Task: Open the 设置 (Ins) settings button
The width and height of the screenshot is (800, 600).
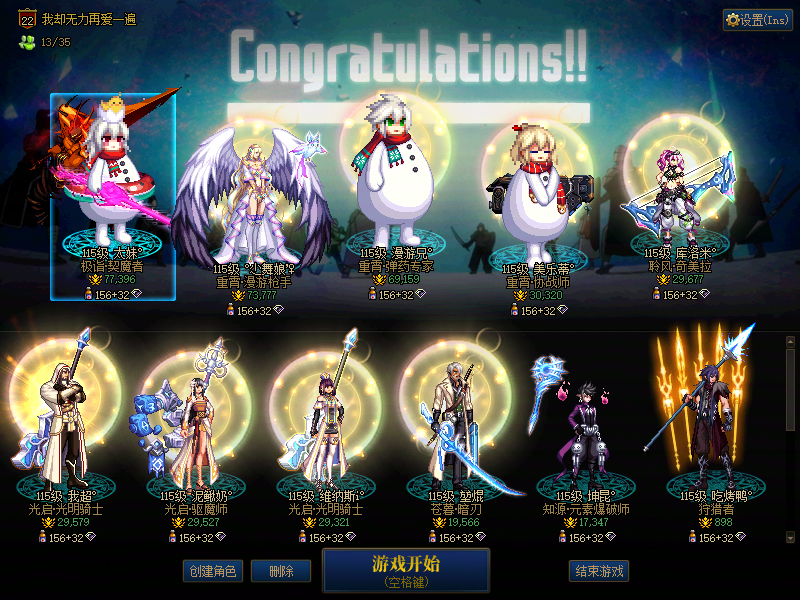Action: click(757, 20)
